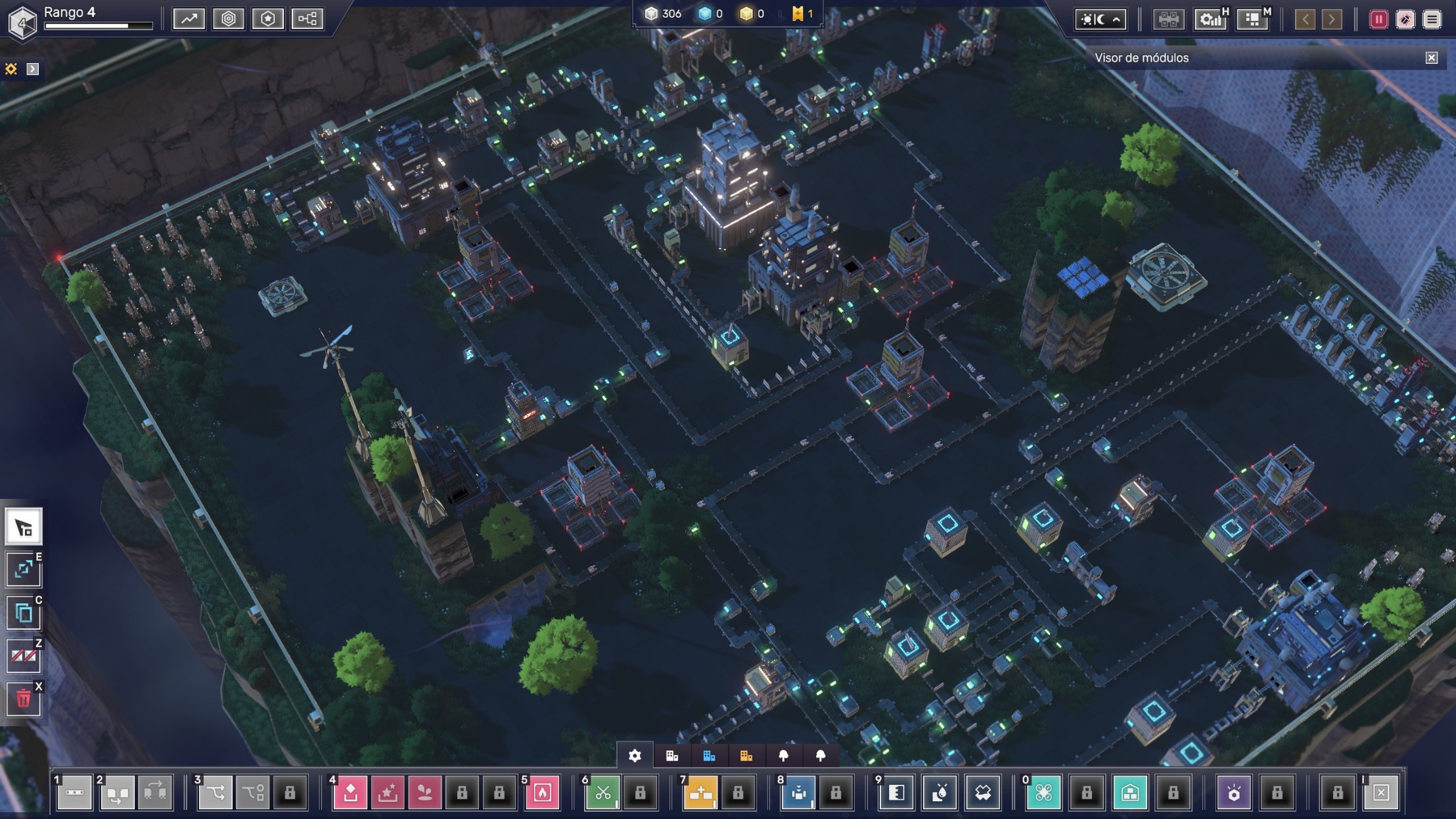Image resolution: width=1456 pixels, height=819 pixels.
Task: Select the pink fire trash building
Action: pos(542,793)
